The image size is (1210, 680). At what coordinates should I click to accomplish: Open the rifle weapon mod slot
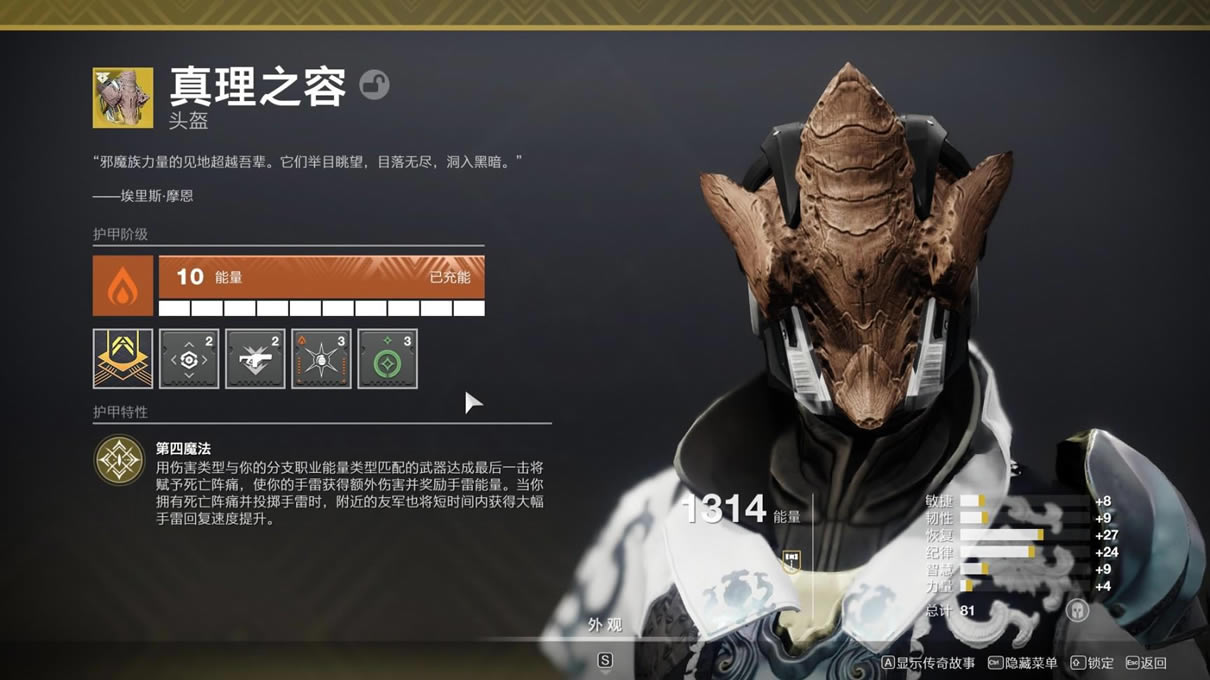pyautogui.click(x=255, y=358)
